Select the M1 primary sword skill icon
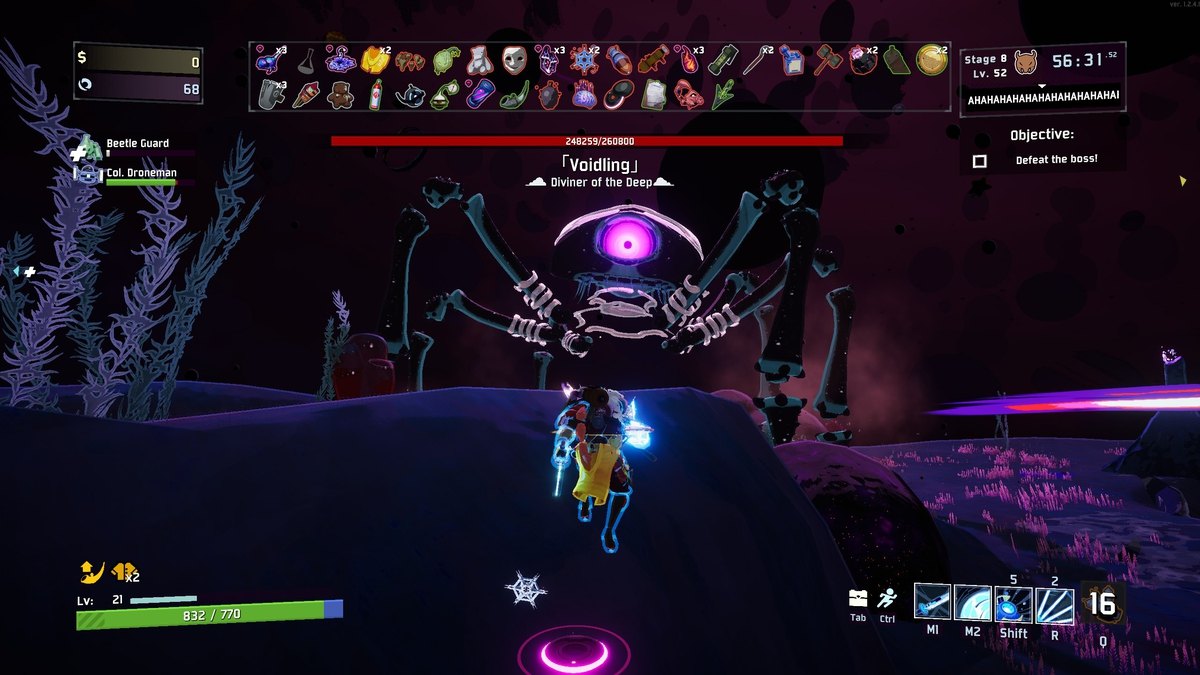 [x=932, y=604]
